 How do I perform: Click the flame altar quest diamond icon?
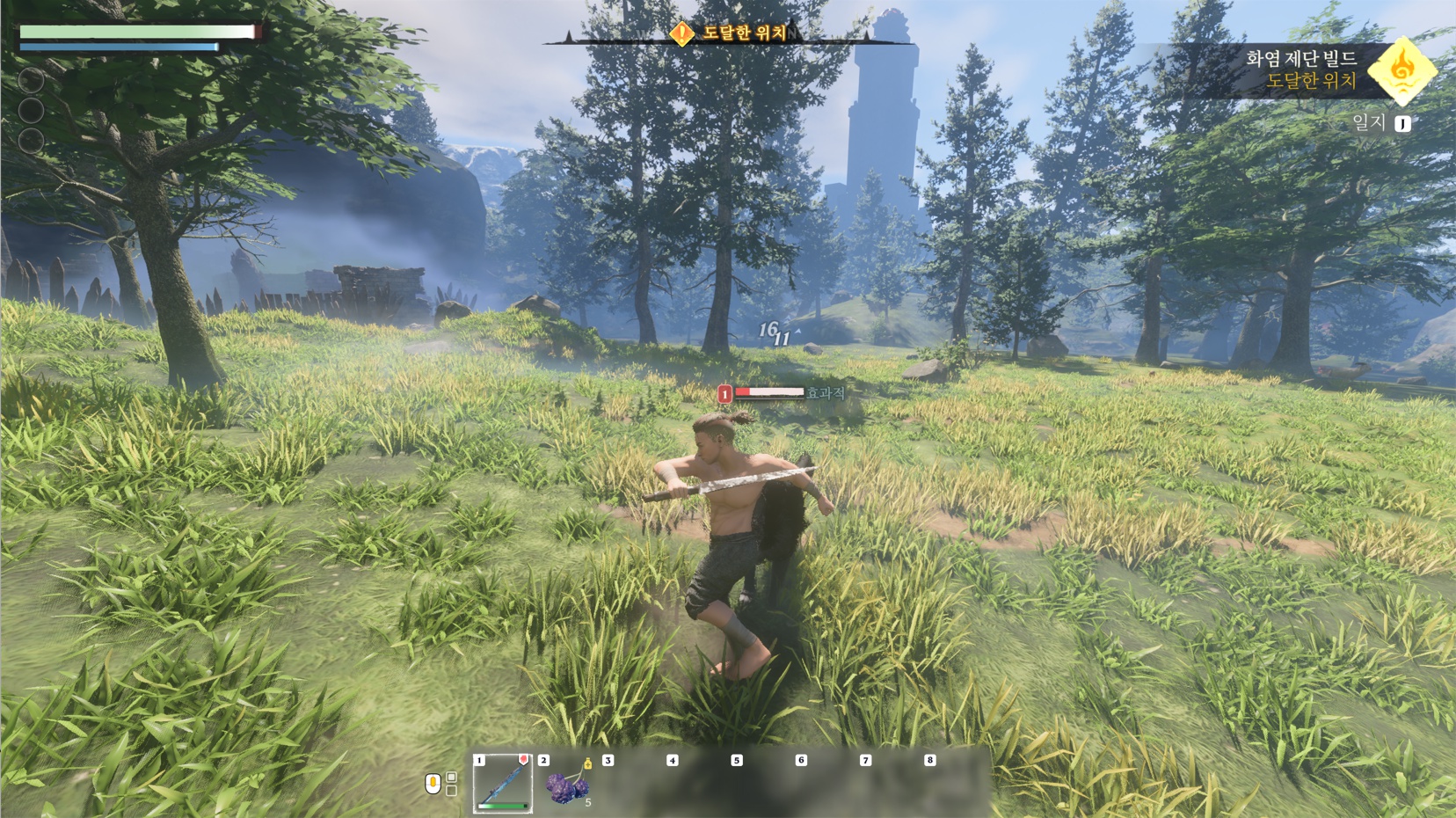(x=1401, y=69)
